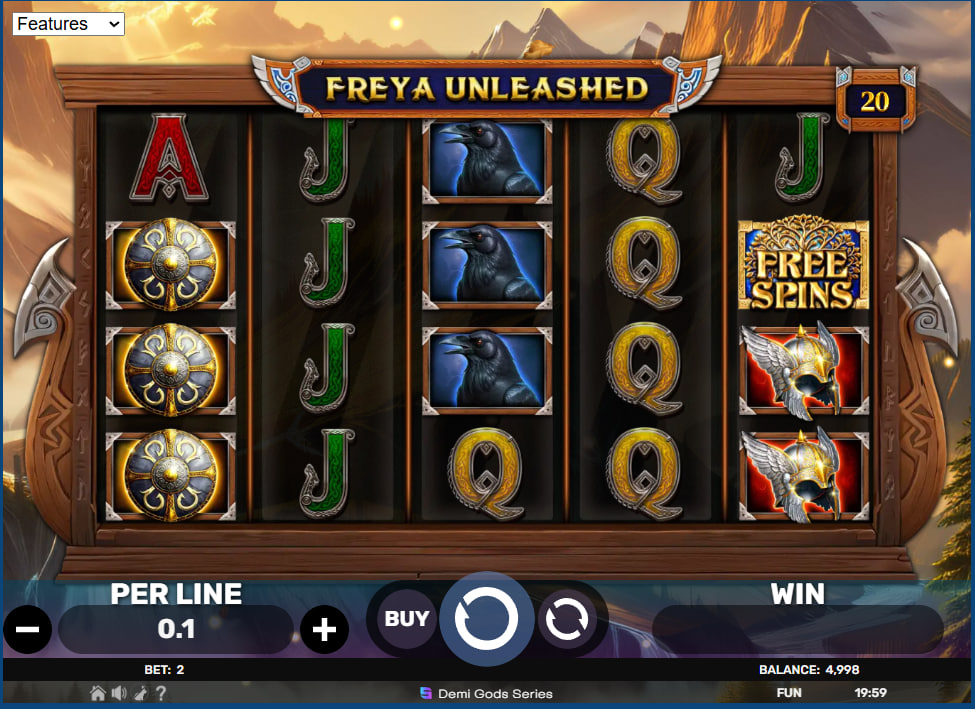
Task: Spin the reels with the main spin button
Action: (x=487, y=620)
